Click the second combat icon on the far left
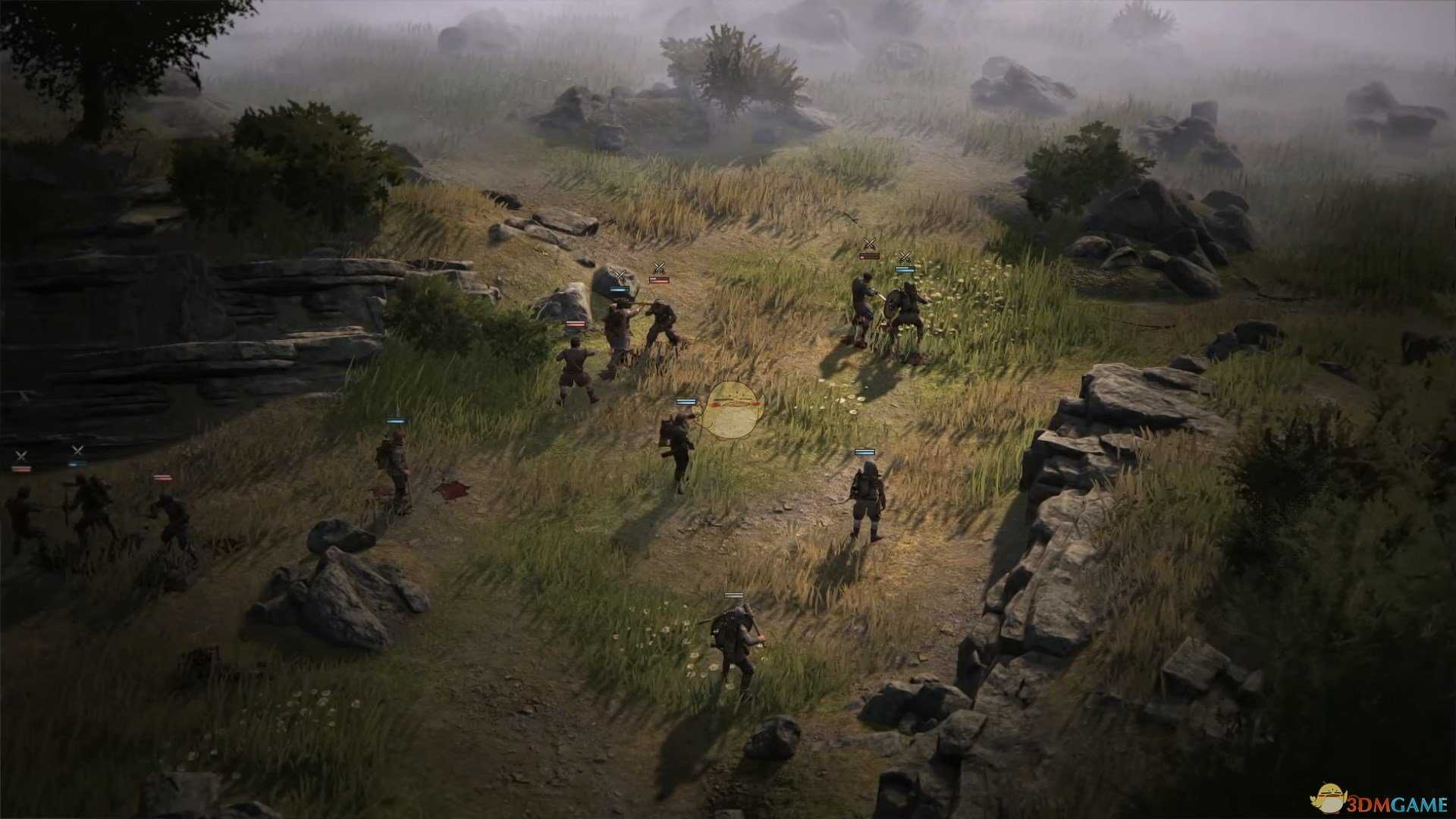The height and width of the screenshot is (819, 1456). tap(78, 450)
